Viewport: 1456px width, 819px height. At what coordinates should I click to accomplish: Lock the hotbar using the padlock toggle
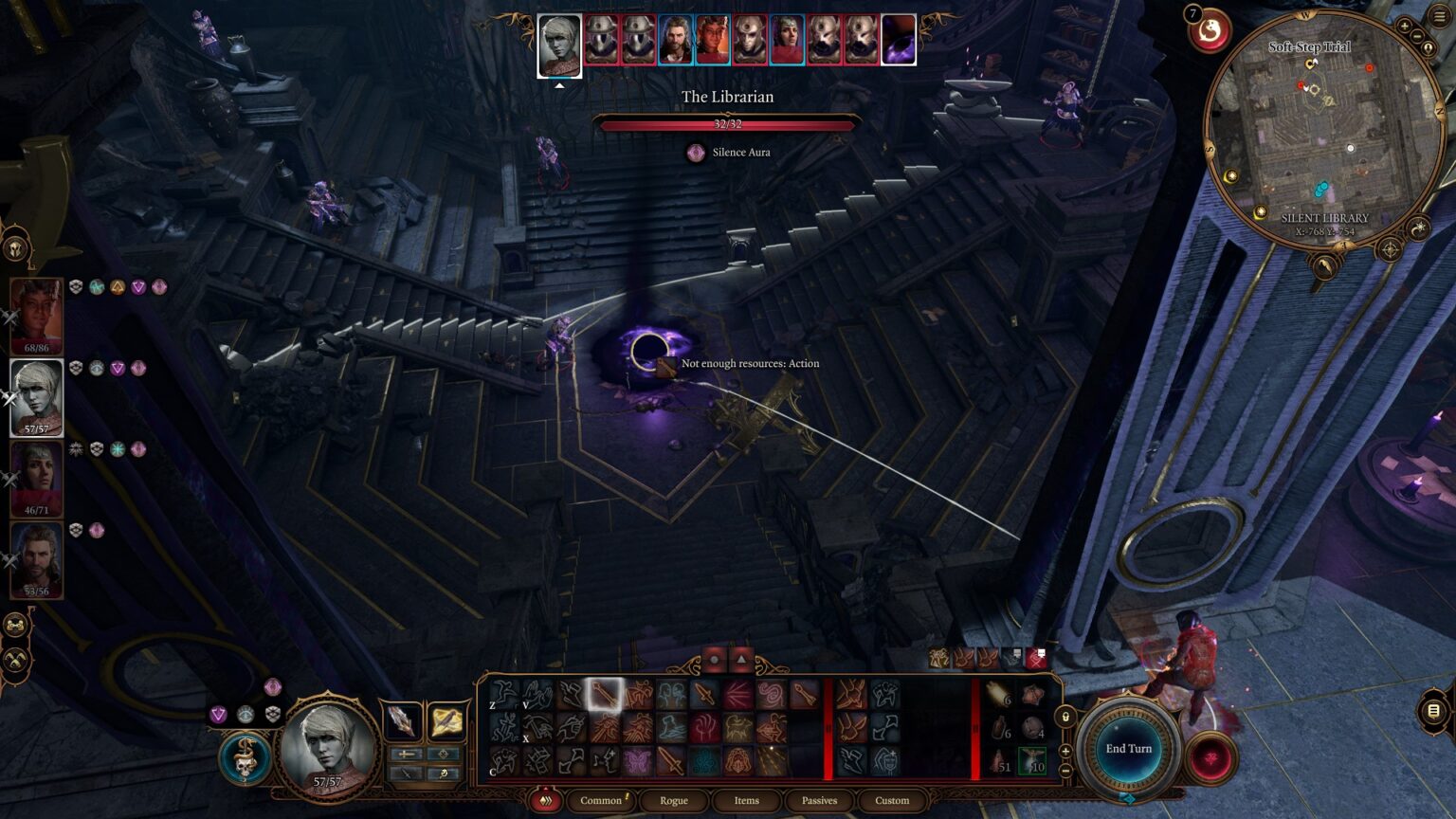click(1065, 718)
